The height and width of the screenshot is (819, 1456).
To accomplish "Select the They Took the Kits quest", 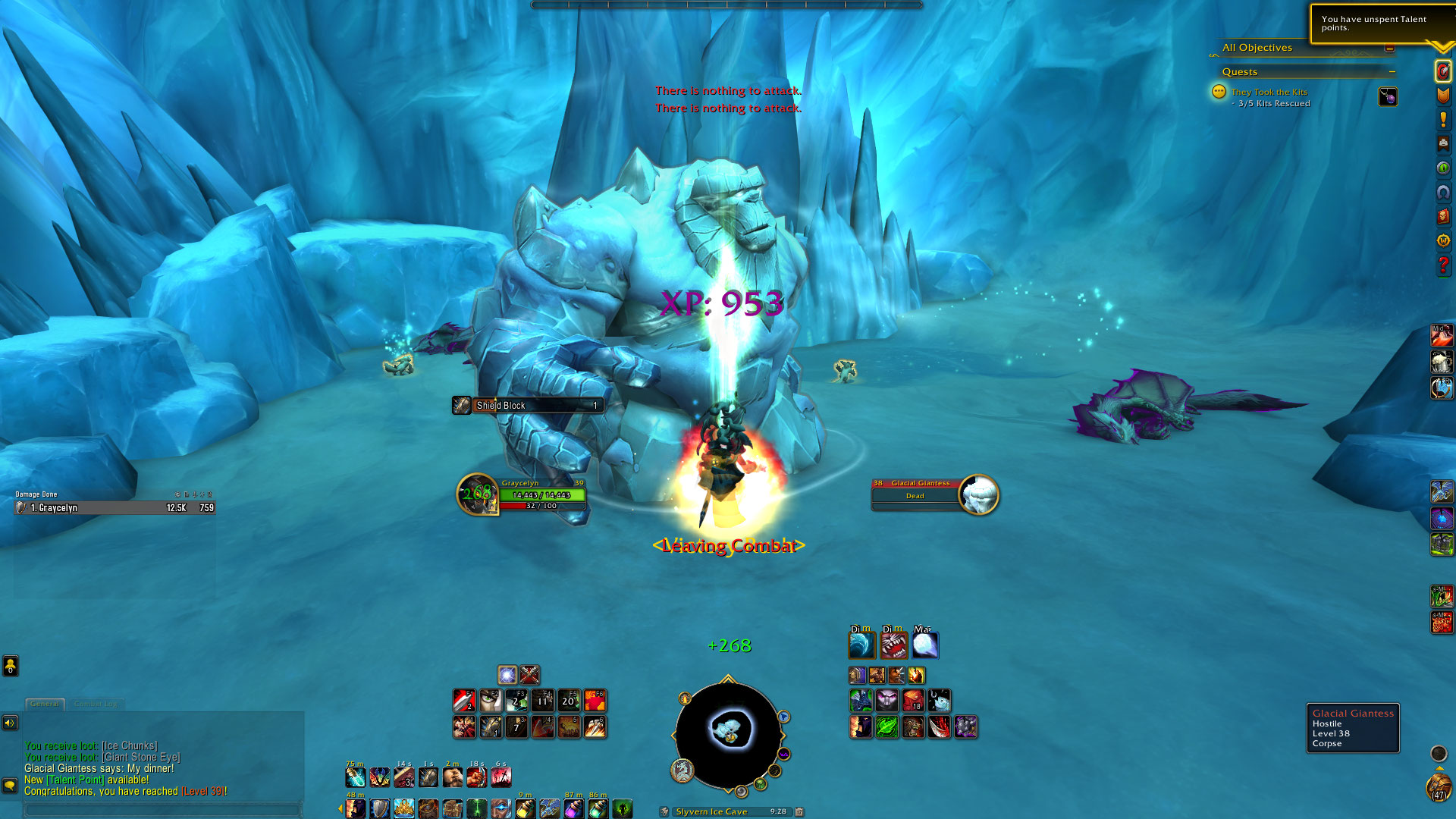I will click(1269, 92).
